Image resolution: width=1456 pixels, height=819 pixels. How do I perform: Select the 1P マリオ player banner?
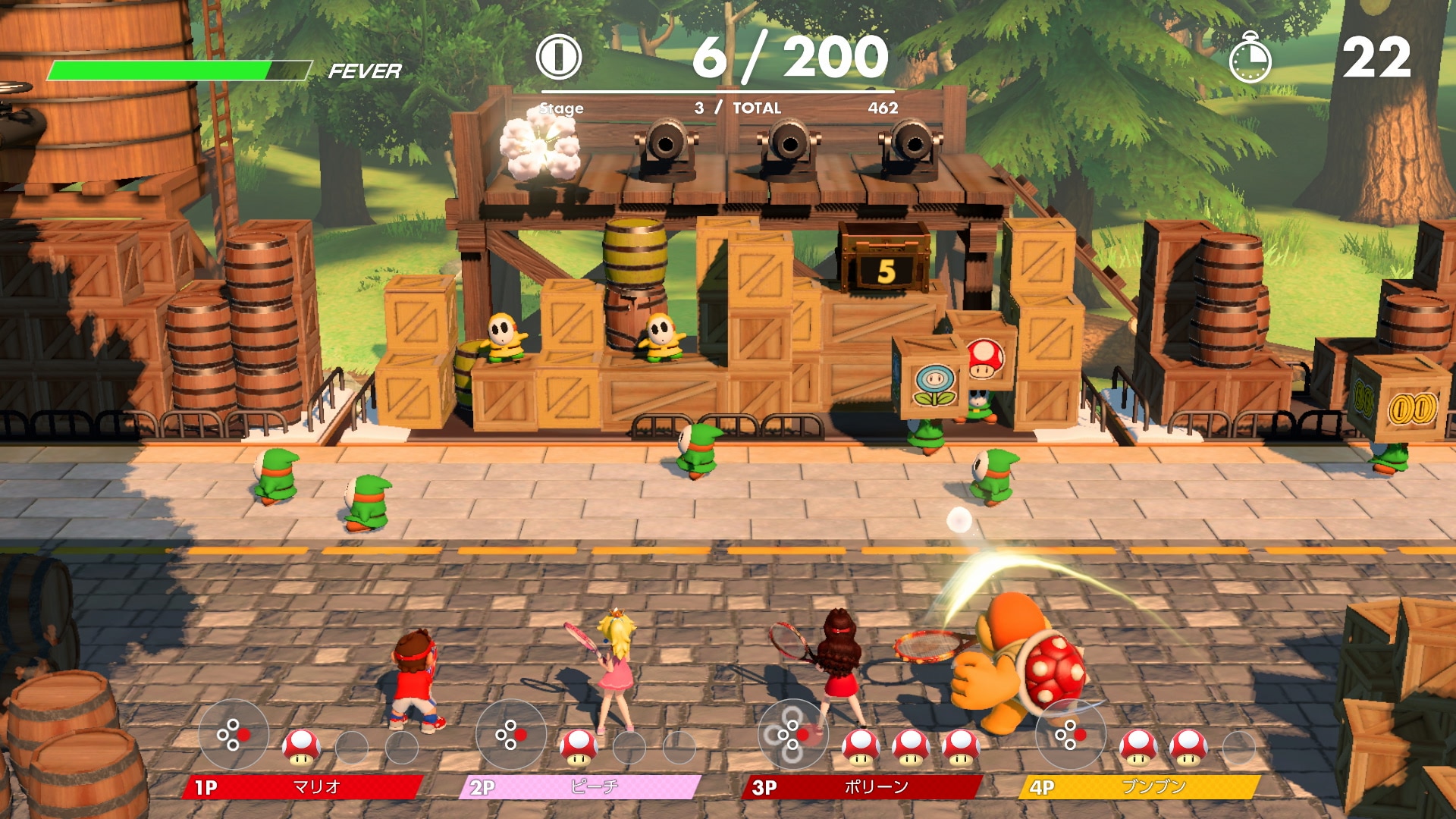click(x=303, y=787)
